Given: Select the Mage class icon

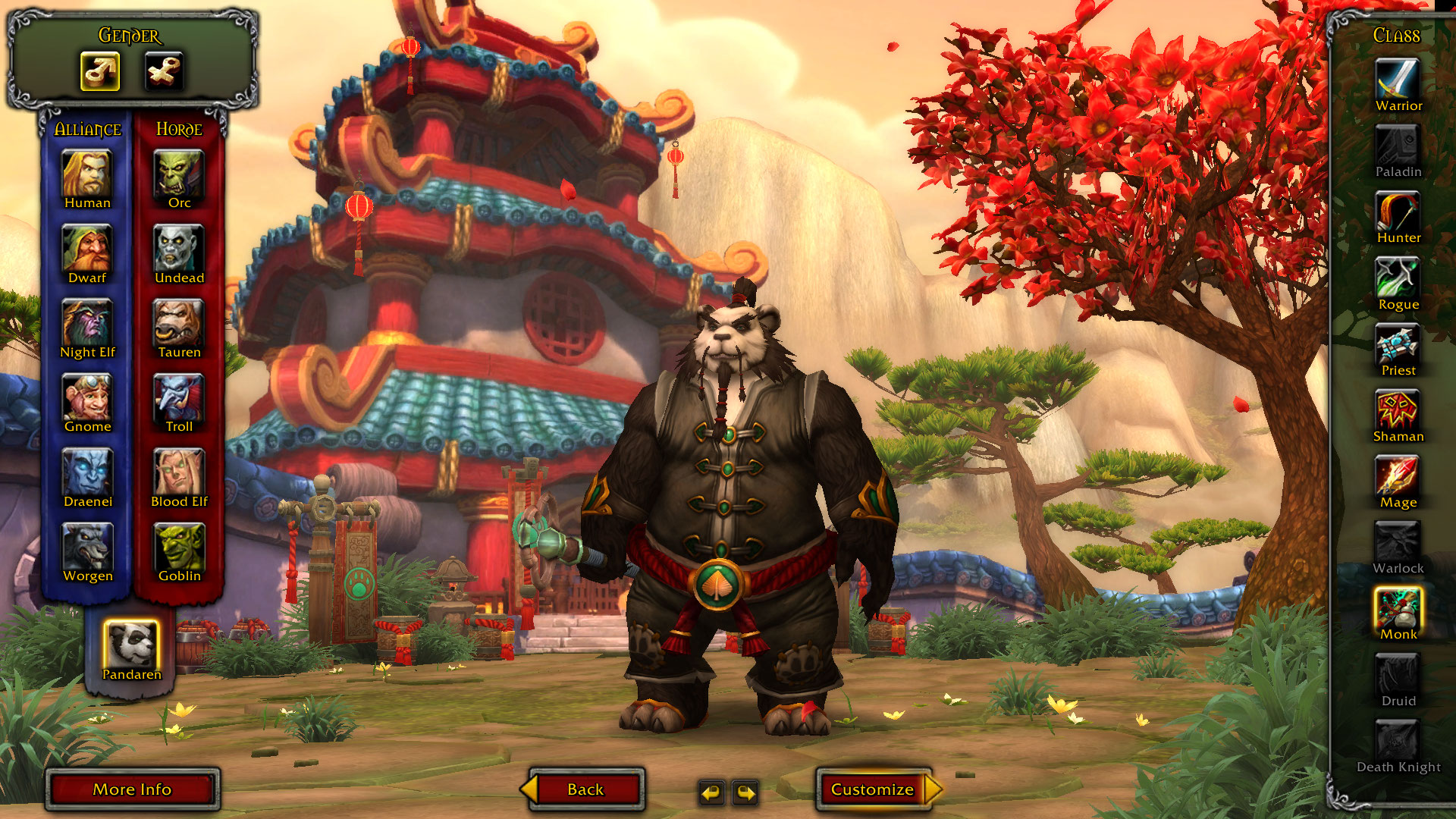Looking at the screenshot, I should tap(1398, 475).
